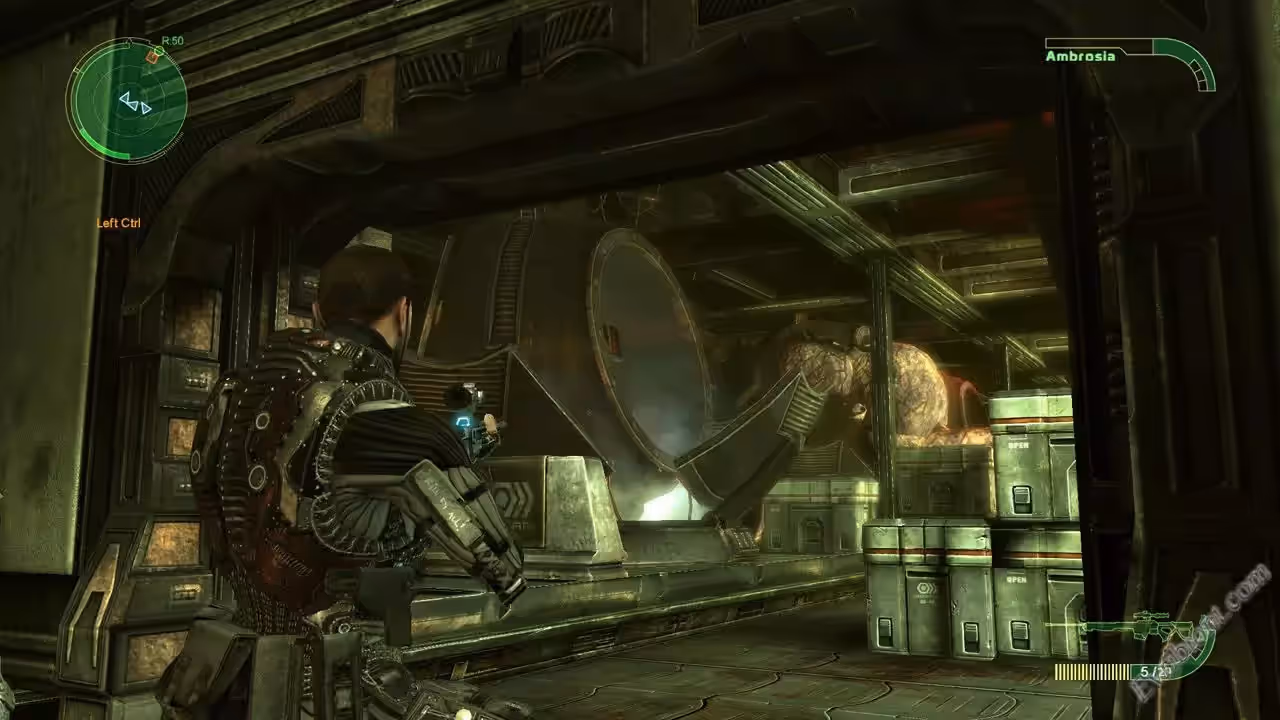
Task: Click the circular green radar minimap
Action: click(x=127, y=100)
